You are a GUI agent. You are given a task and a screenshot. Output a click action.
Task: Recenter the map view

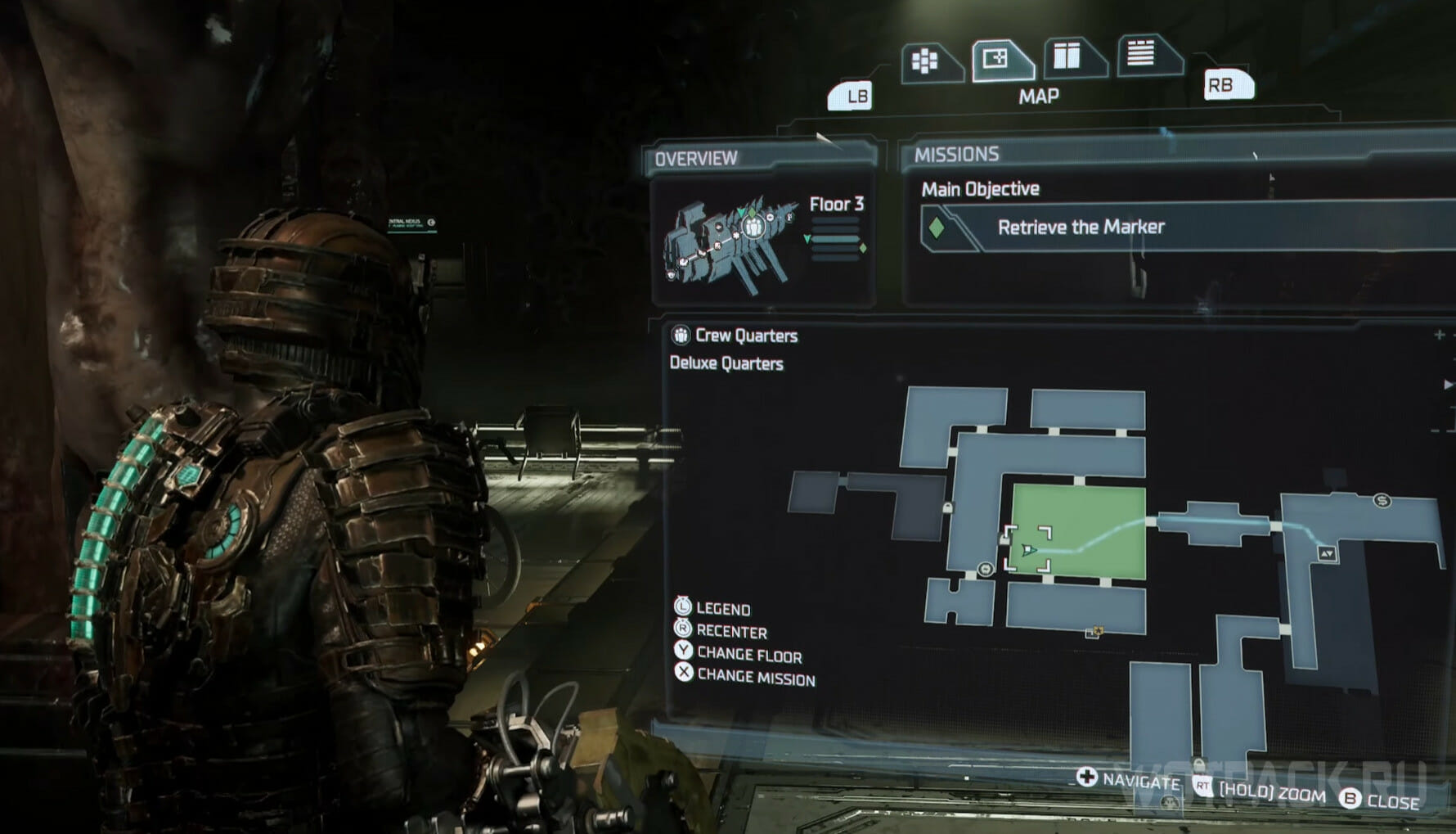coord(730,632)
